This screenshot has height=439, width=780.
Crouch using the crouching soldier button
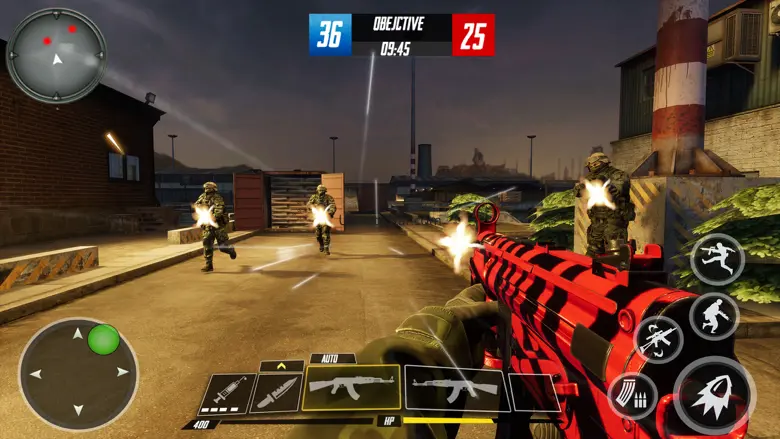point(714,316)
